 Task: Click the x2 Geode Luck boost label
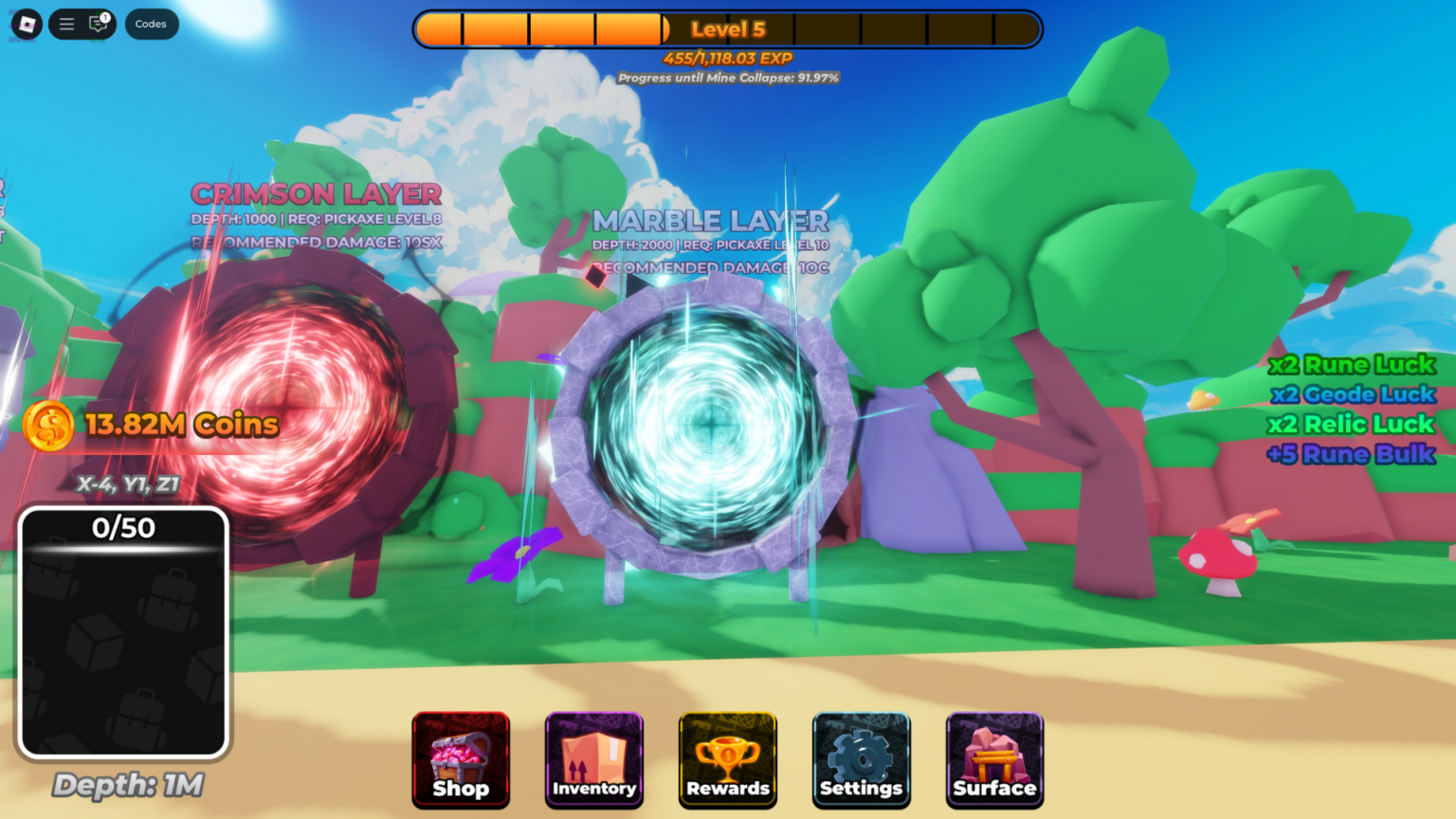click(1354, 394)
